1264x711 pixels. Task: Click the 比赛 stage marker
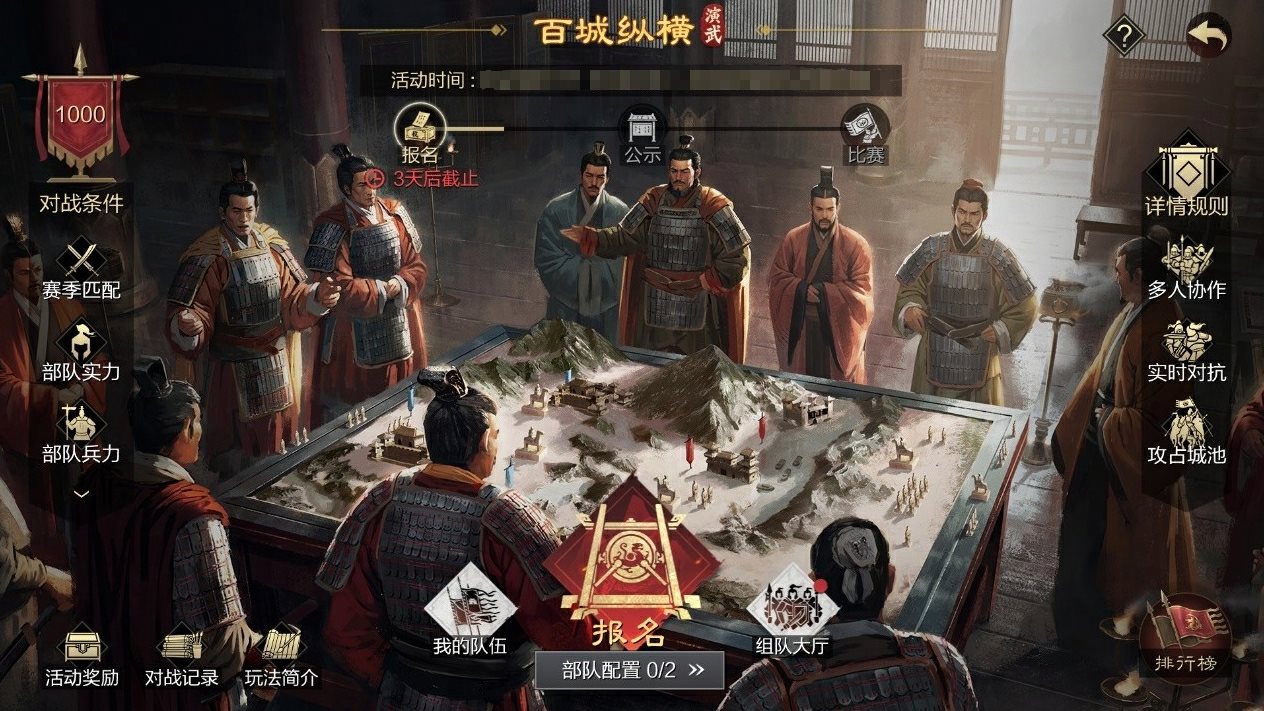coord(865,133)
